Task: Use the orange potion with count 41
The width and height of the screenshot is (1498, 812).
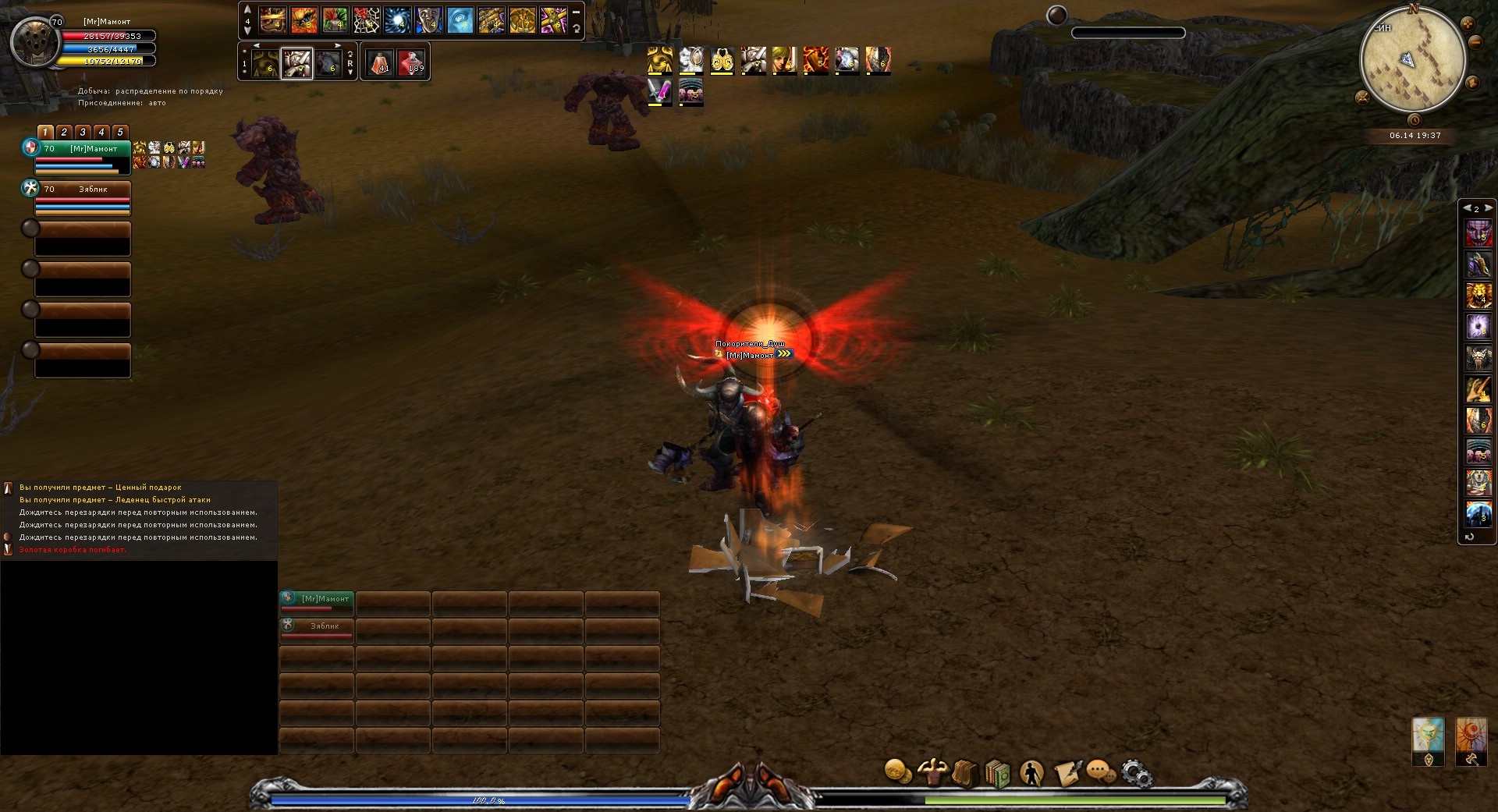Action: coord(379,62)
